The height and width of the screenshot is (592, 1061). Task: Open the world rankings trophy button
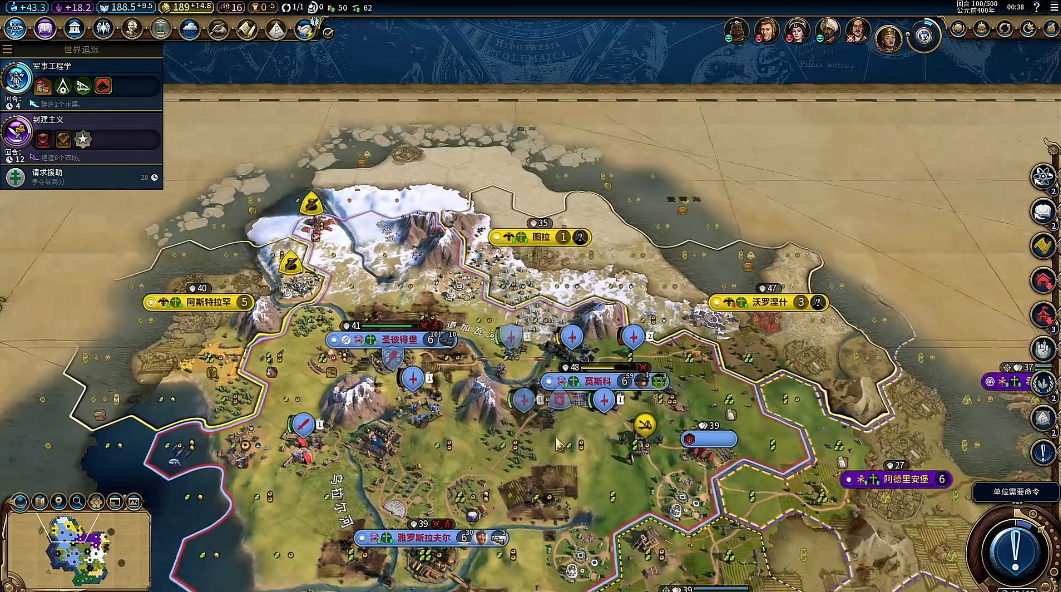click(959, 29)
